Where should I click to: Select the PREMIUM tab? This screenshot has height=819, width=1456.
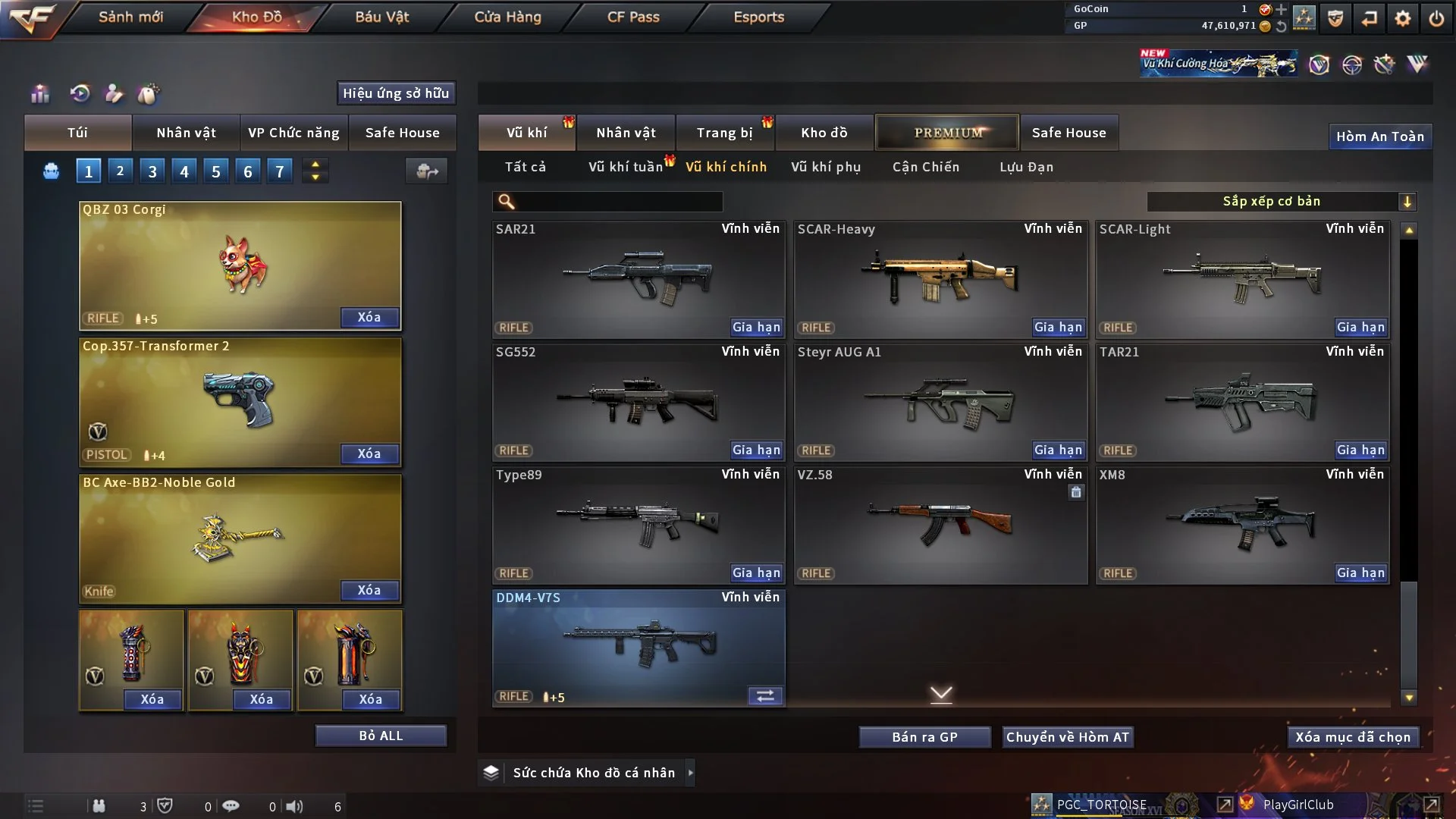coord(947,133)
